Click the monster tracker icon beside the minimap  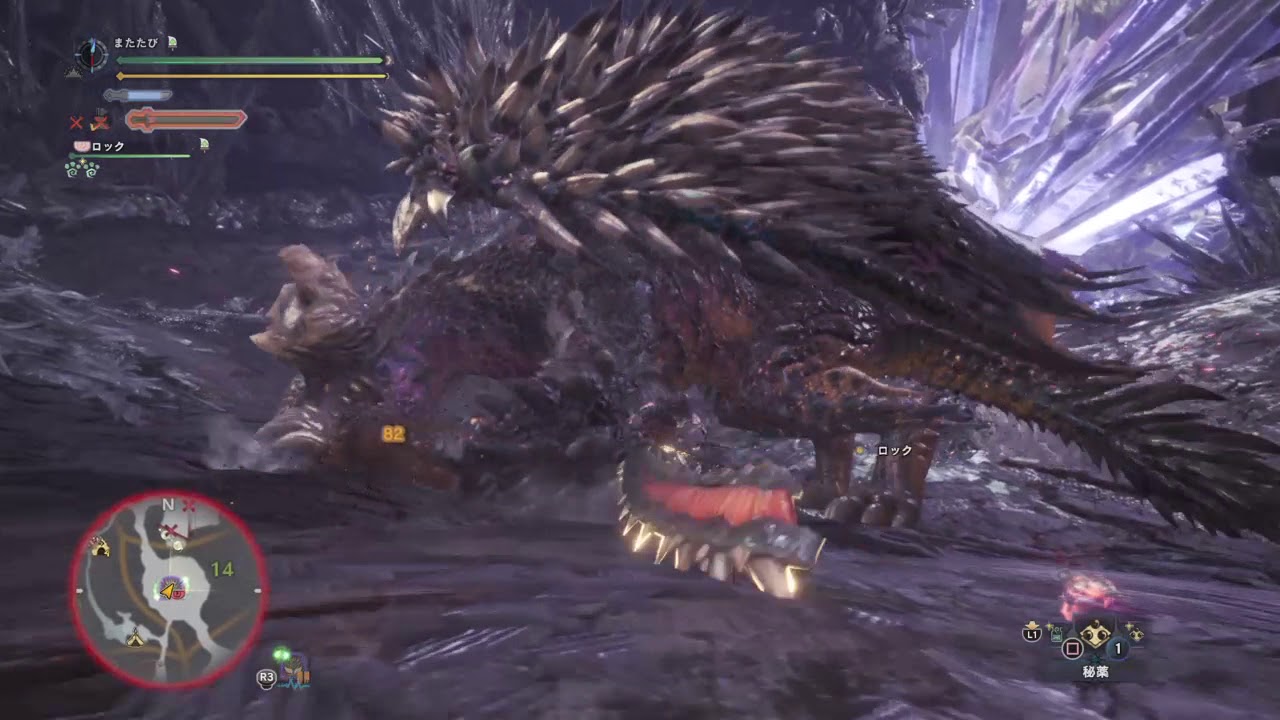tap(294, 670)
